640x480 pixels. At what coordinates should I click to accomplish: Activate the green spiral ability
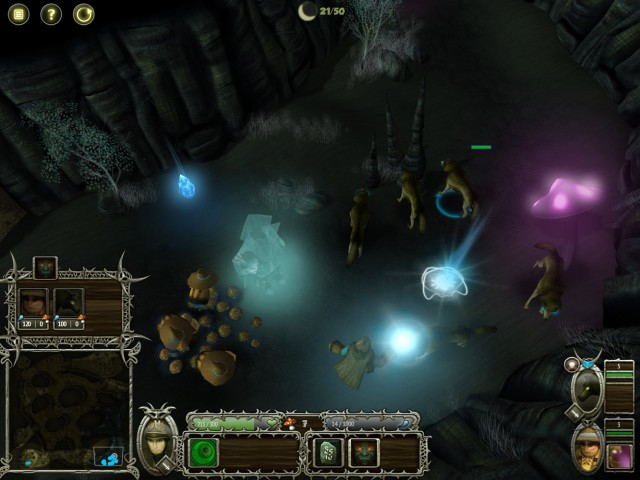204,452
